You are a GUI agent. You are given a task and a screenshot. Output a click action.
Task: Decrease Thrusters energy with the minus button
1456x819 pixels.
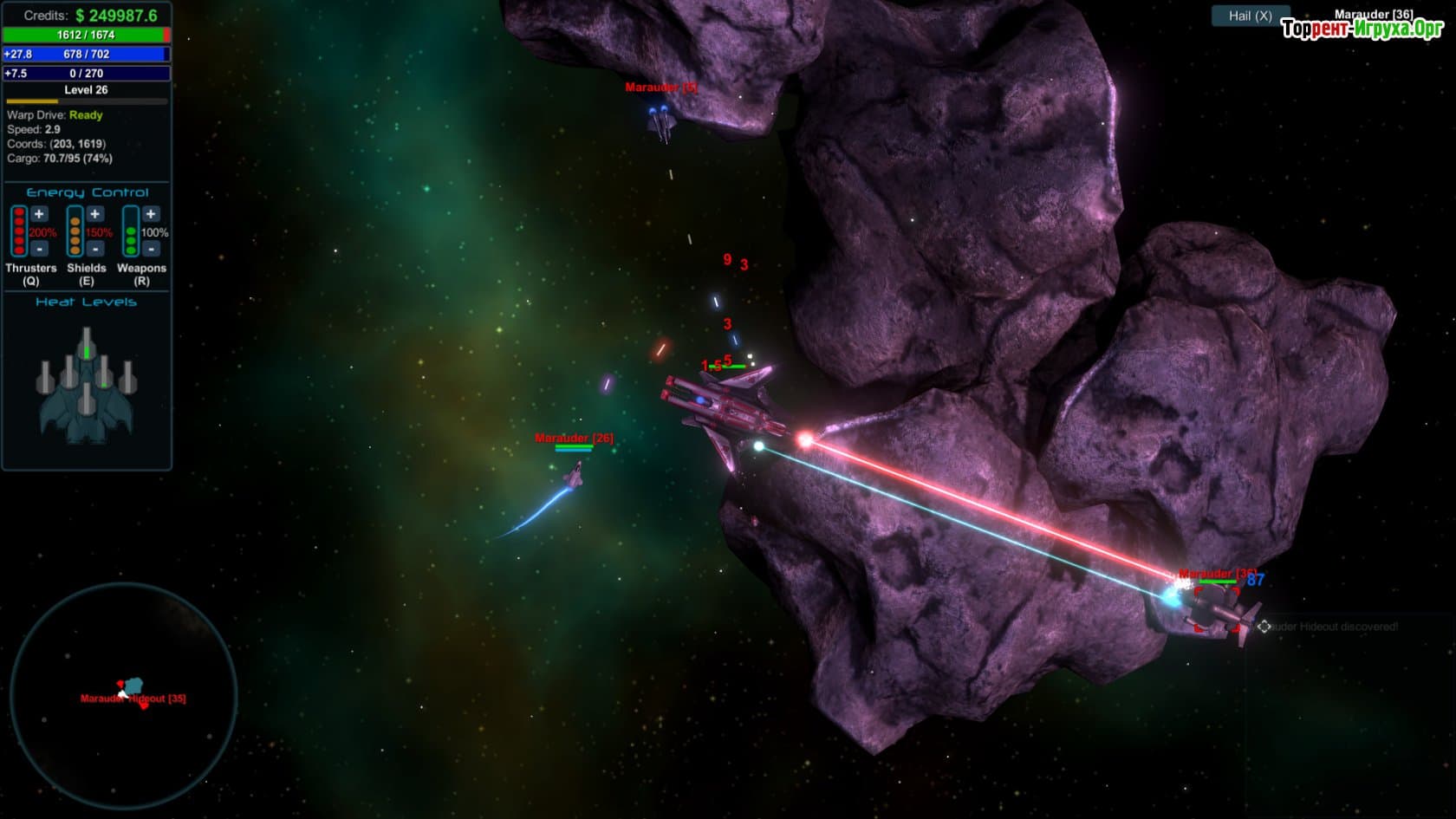39,250
